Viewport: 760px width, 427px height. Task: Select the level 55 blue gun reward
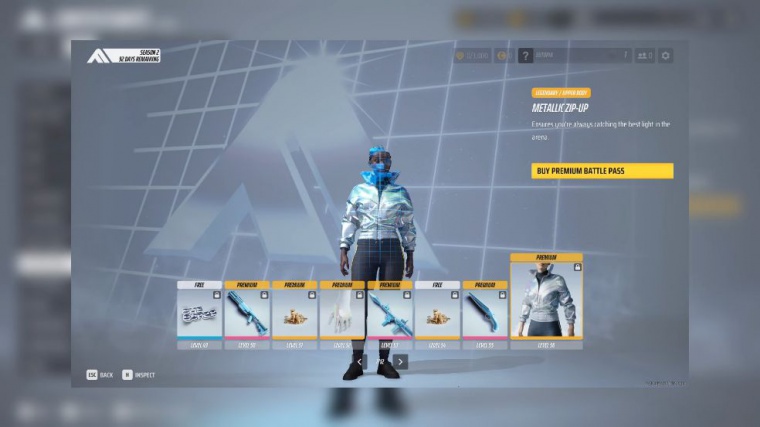point(485,314)
